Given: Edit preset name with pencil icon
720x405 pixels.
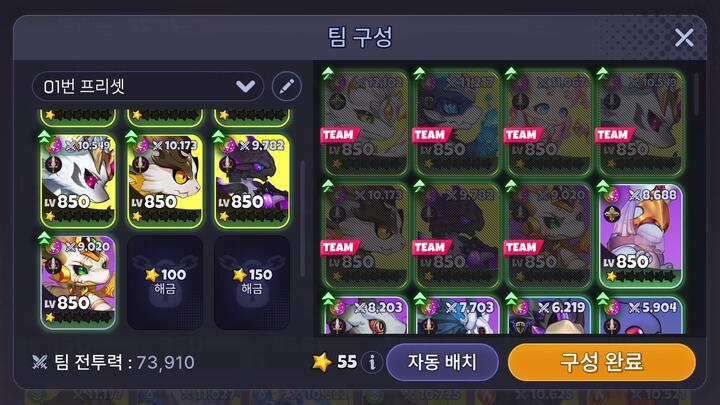Looking at the screenshot, I should [286, 86].
